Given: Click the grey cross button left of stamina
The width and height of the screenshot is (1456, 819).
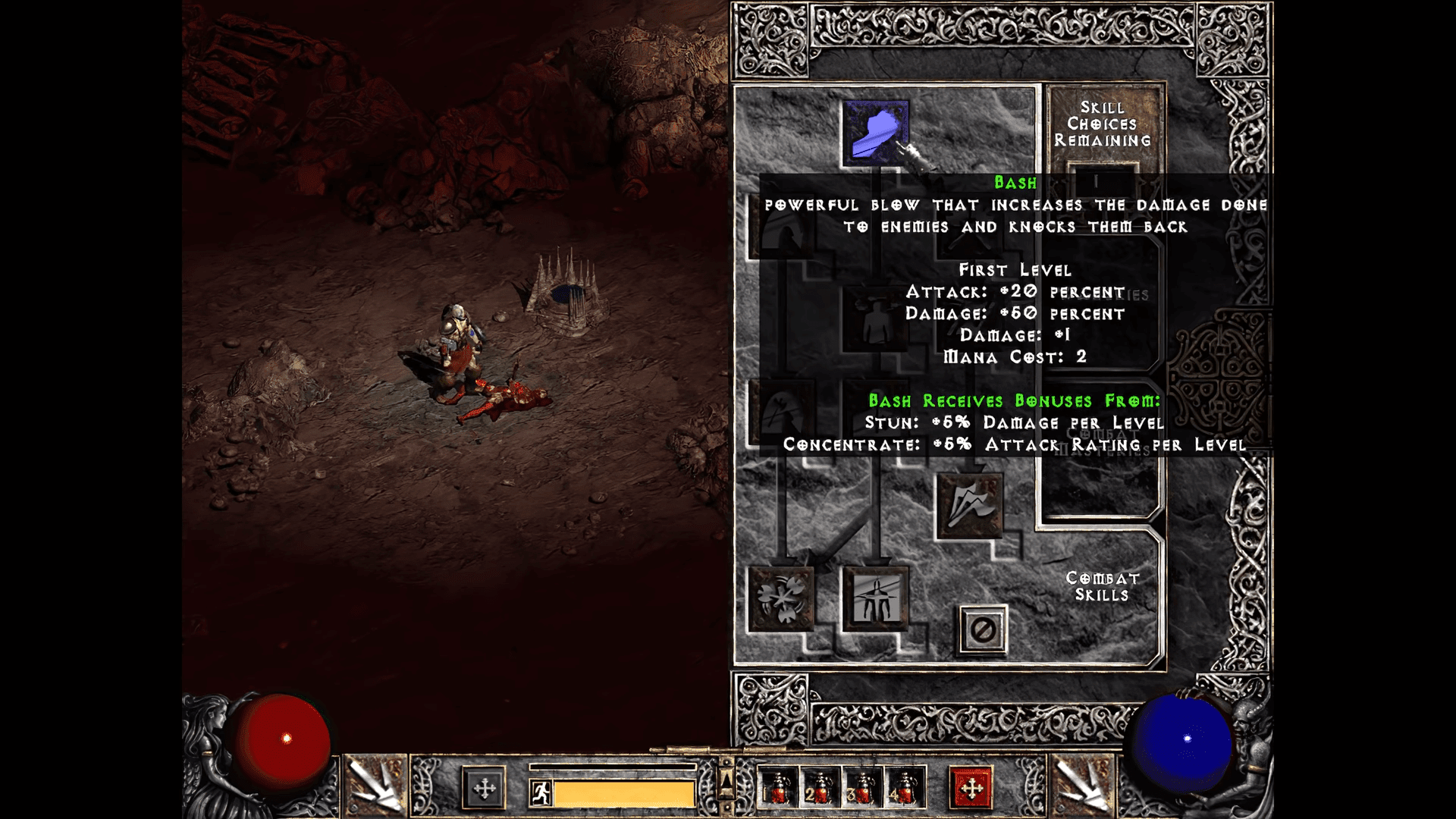Looking at the screenshot, I should point(484,789).
